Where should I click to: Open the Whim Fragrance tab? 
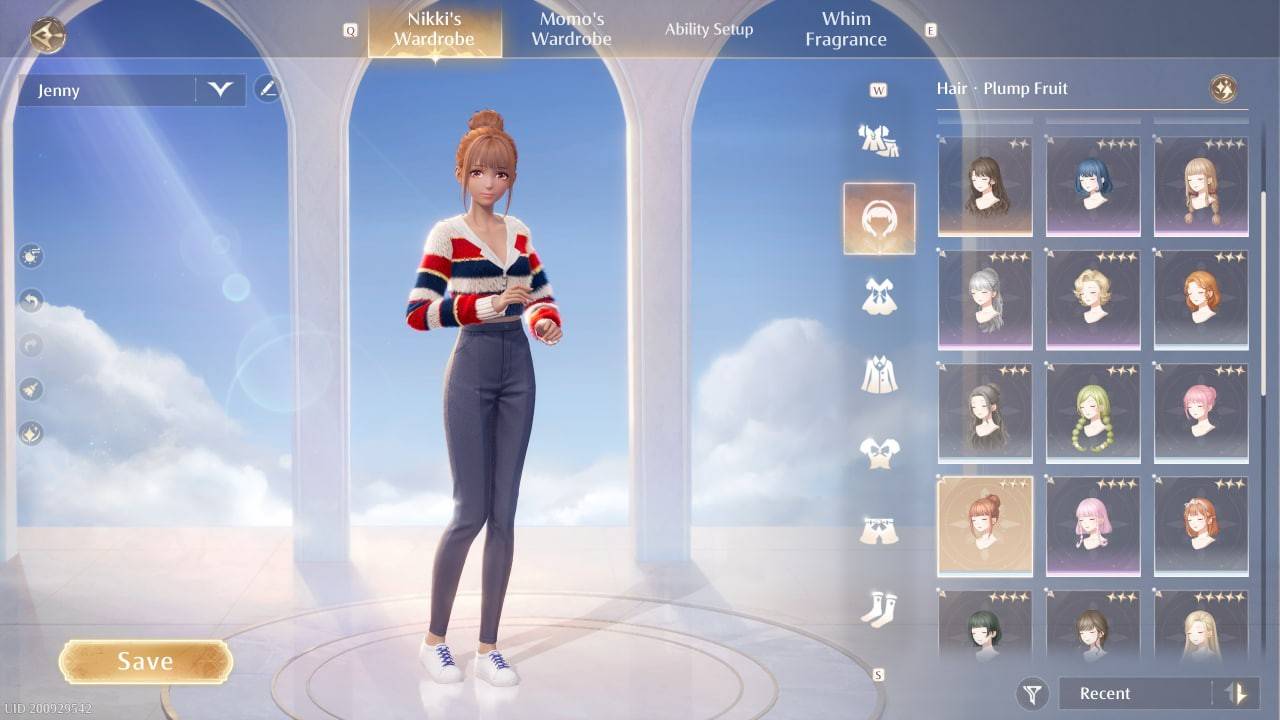(845, 28)
